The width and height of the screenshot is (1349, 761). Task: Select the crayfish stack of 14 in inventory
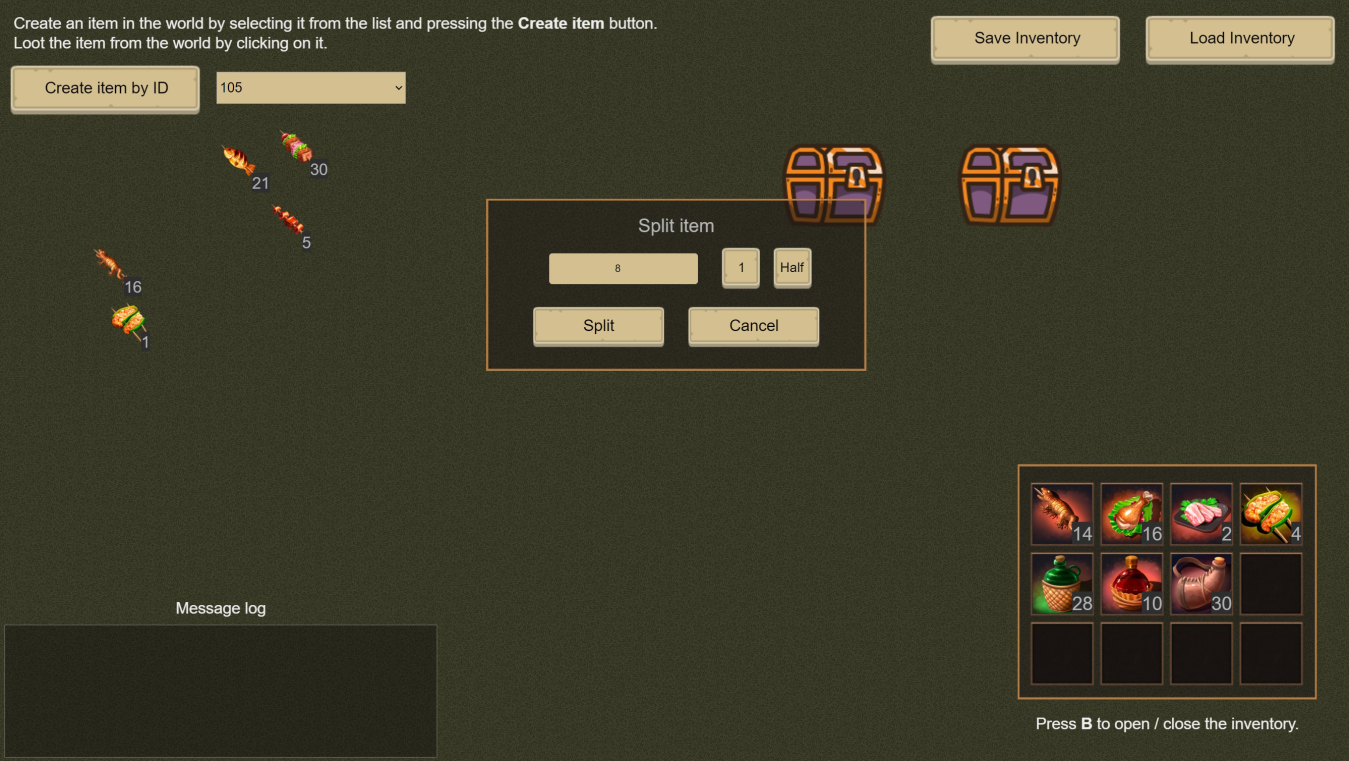(x=1061, y=514)
